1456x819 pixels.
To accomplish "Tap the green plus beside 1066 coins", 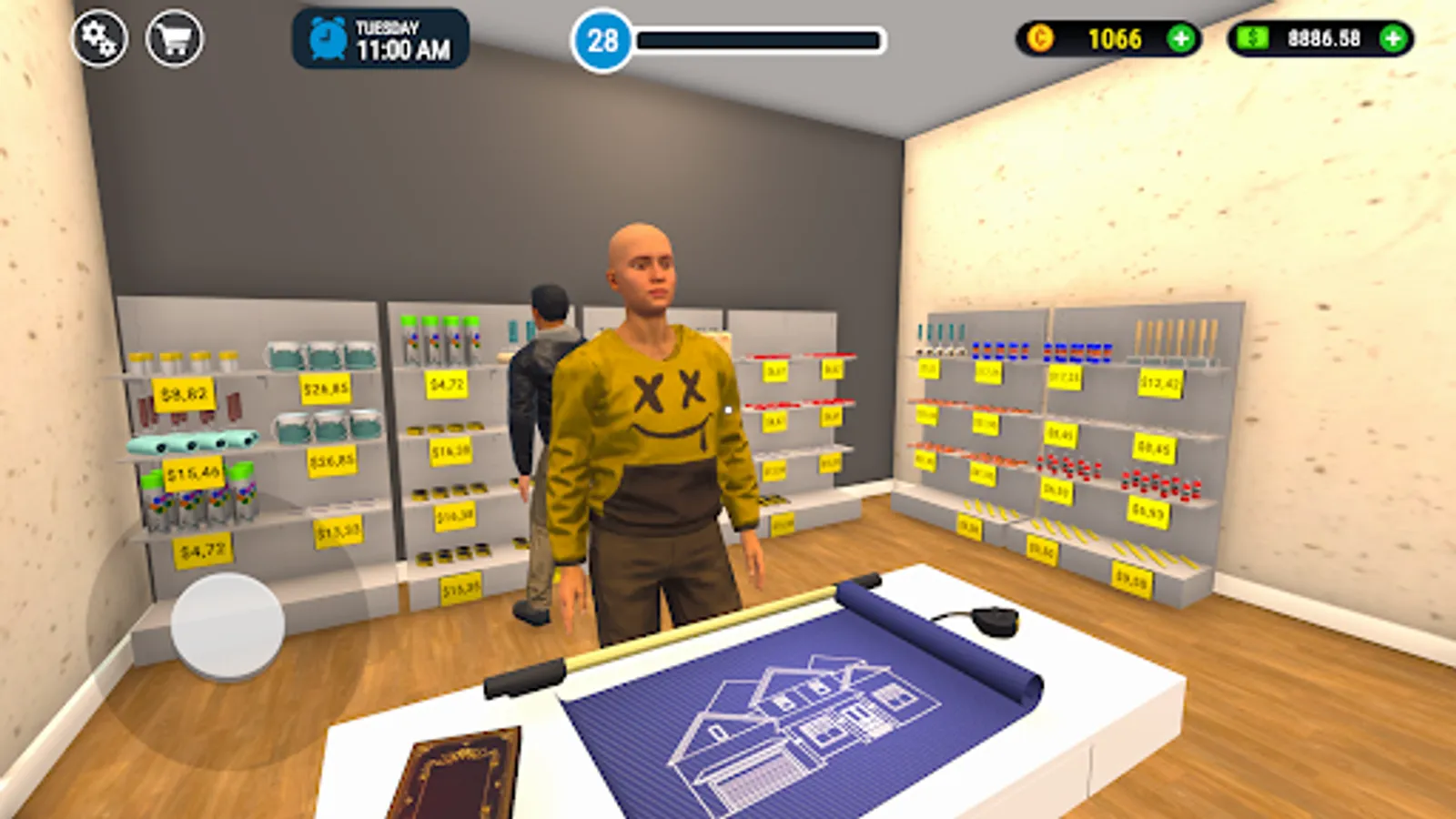I will tap(1182, 38).
